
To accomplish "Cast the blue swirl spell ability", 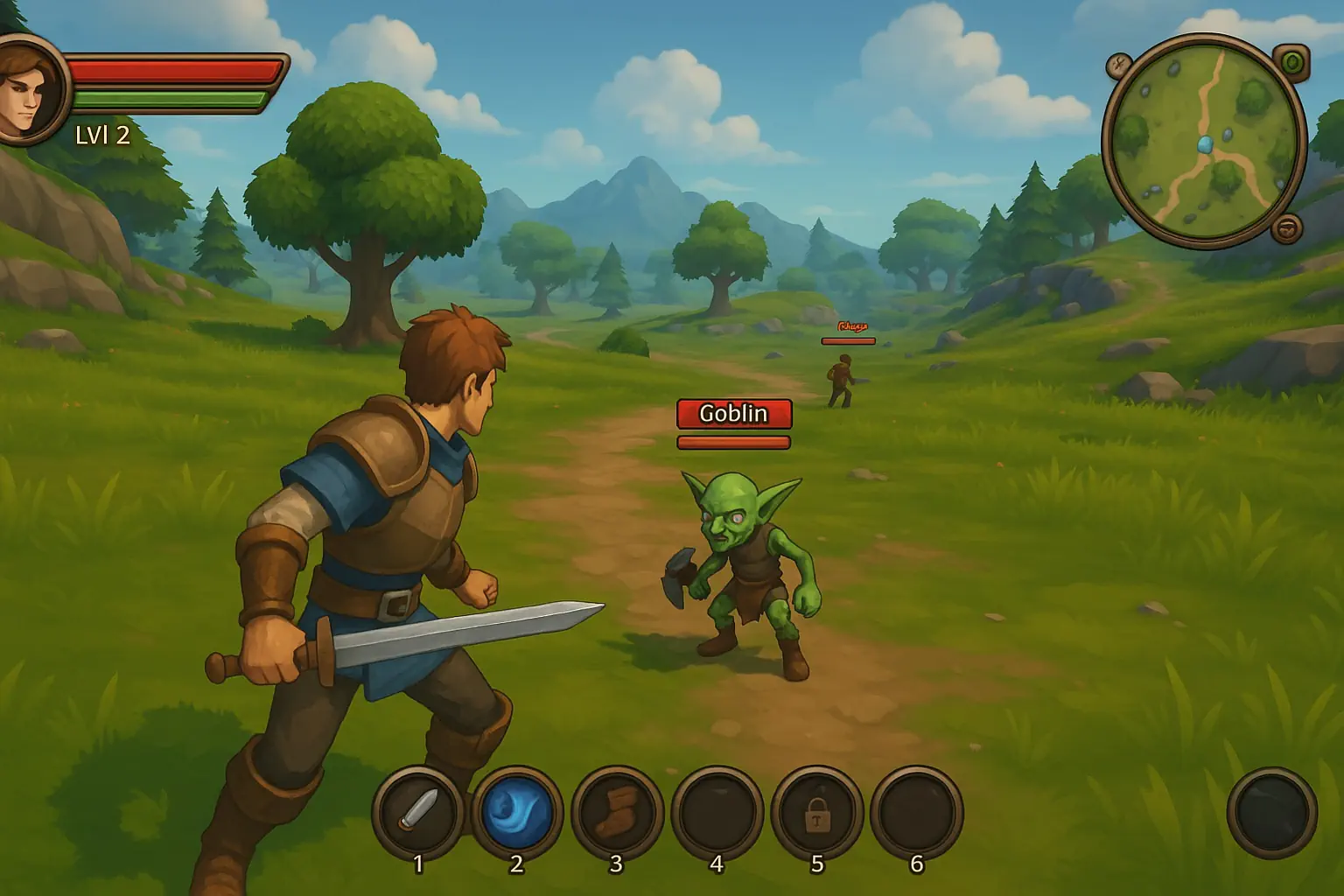I will point(517,811).
